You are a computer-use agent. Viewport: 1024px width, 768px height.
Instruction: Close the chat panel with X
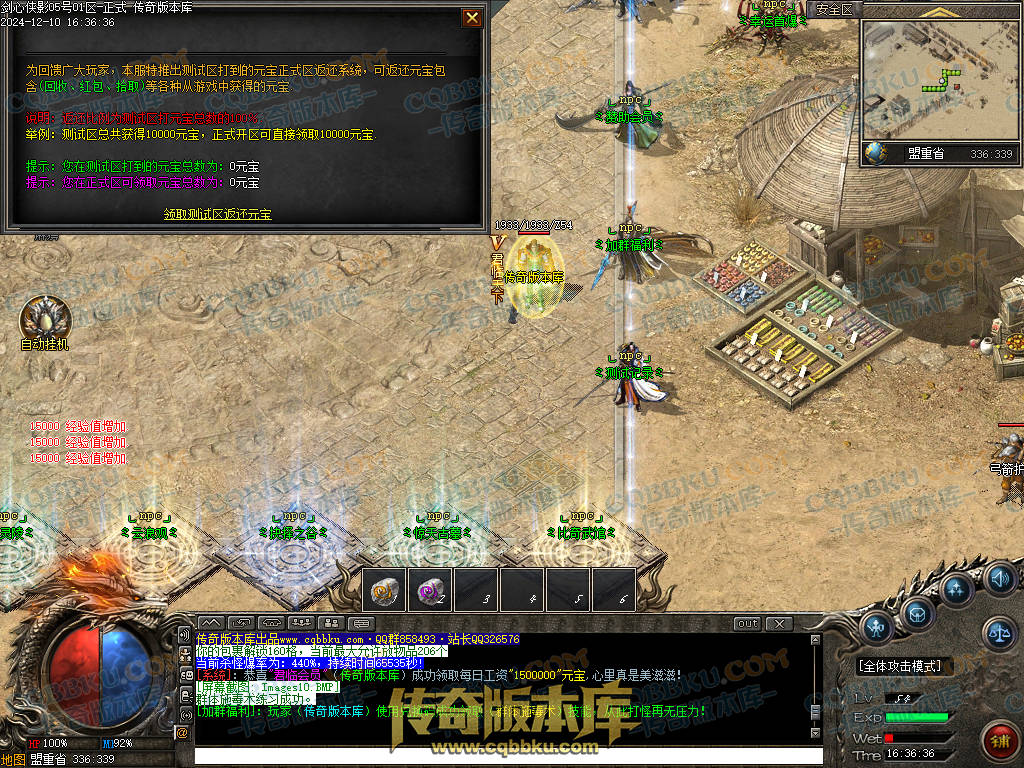(x=779, y=624)
